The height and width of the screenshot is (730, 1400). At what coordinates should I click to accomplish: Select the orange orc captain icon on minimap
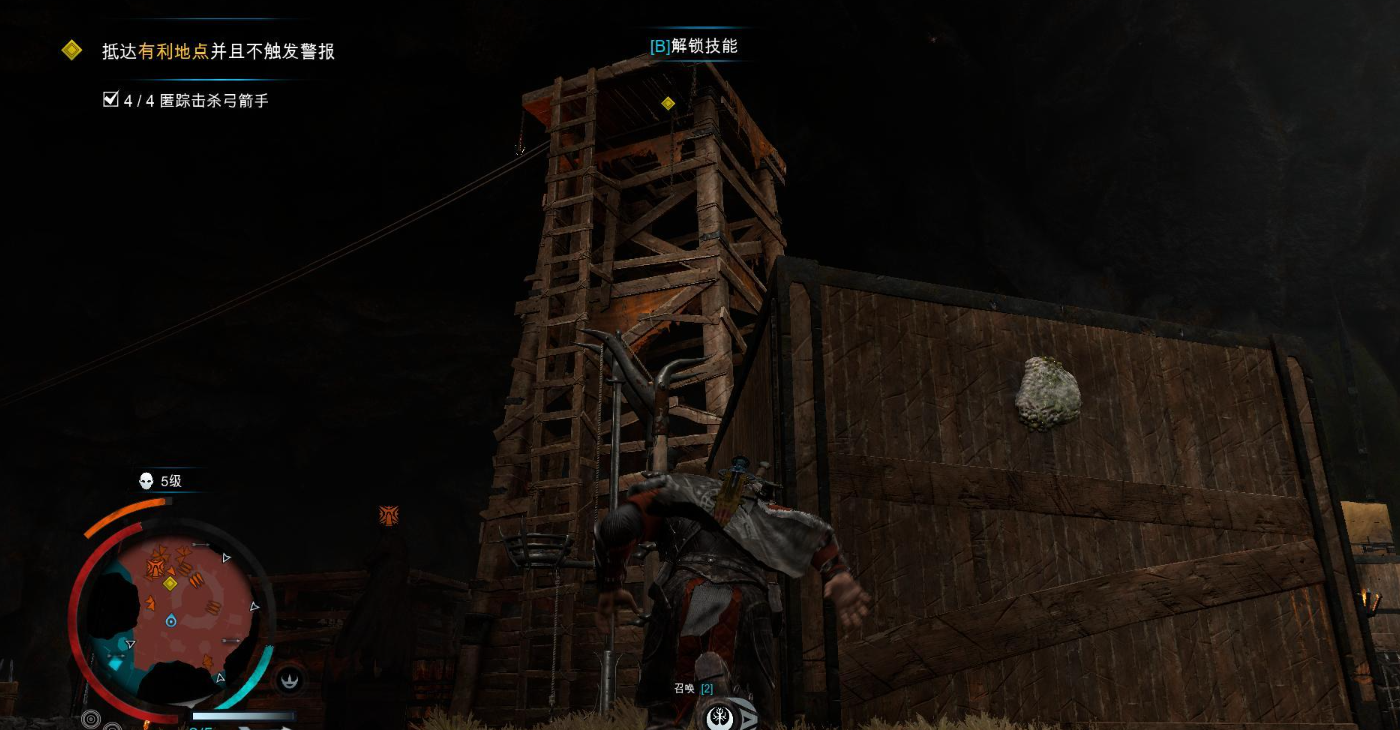pyautogui.click(x=156, y=568)
